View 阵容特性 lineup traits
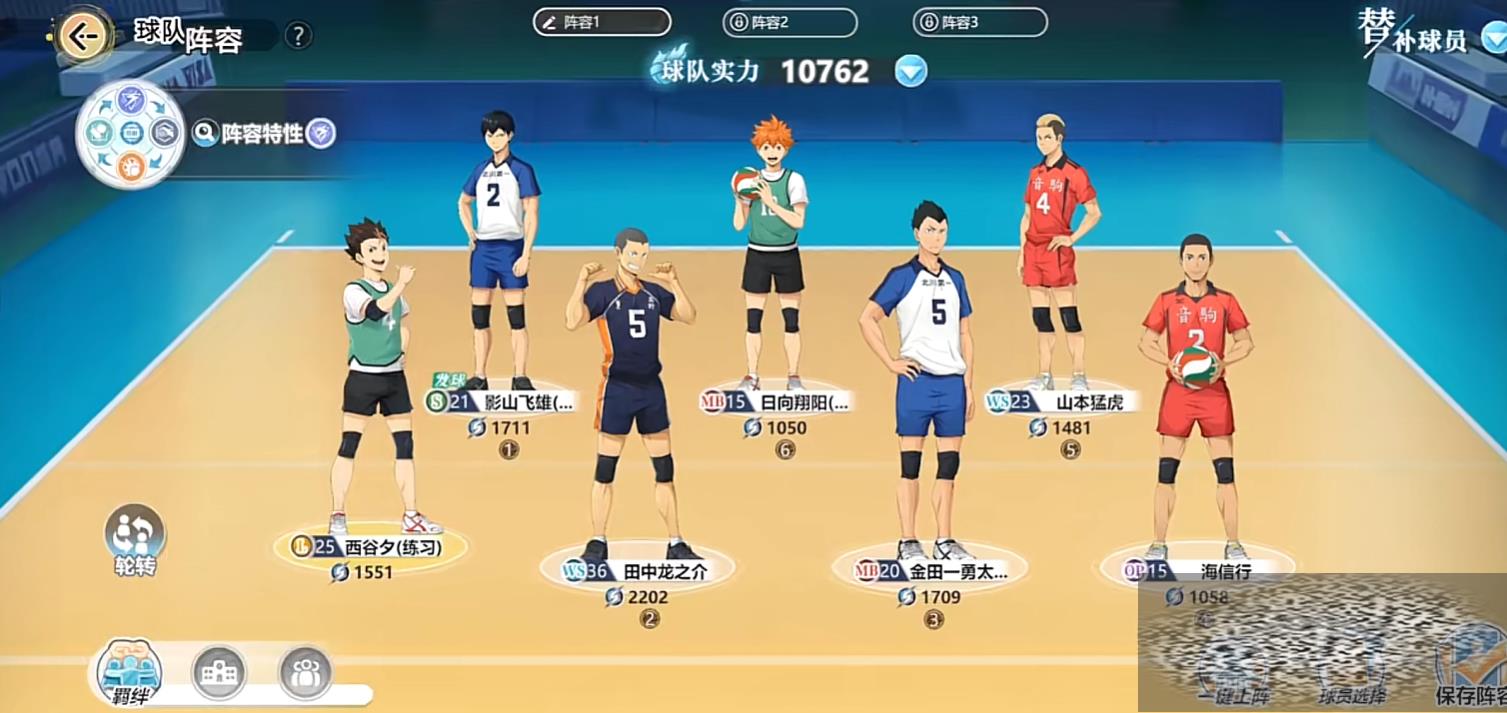This screenshot has height=713, width=1507. coord(263,133)
